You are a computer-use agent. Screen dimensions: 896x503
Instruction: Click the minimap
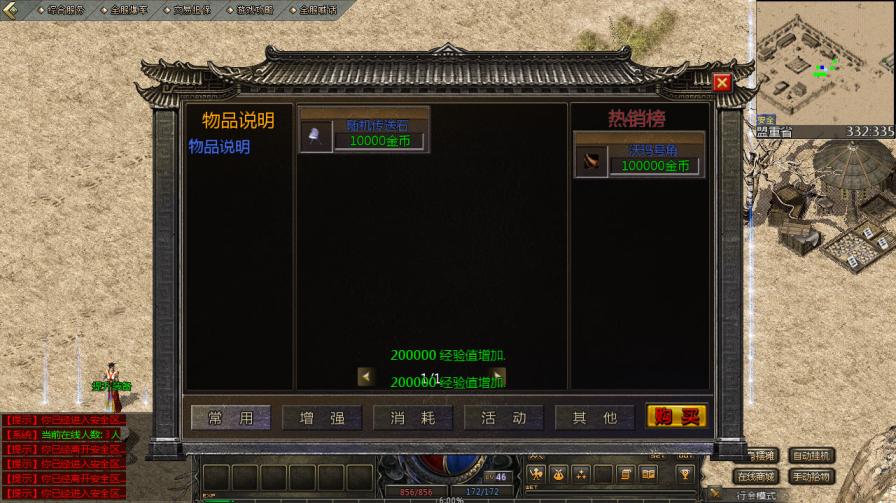pyautogui.click(x=825, y=62)
